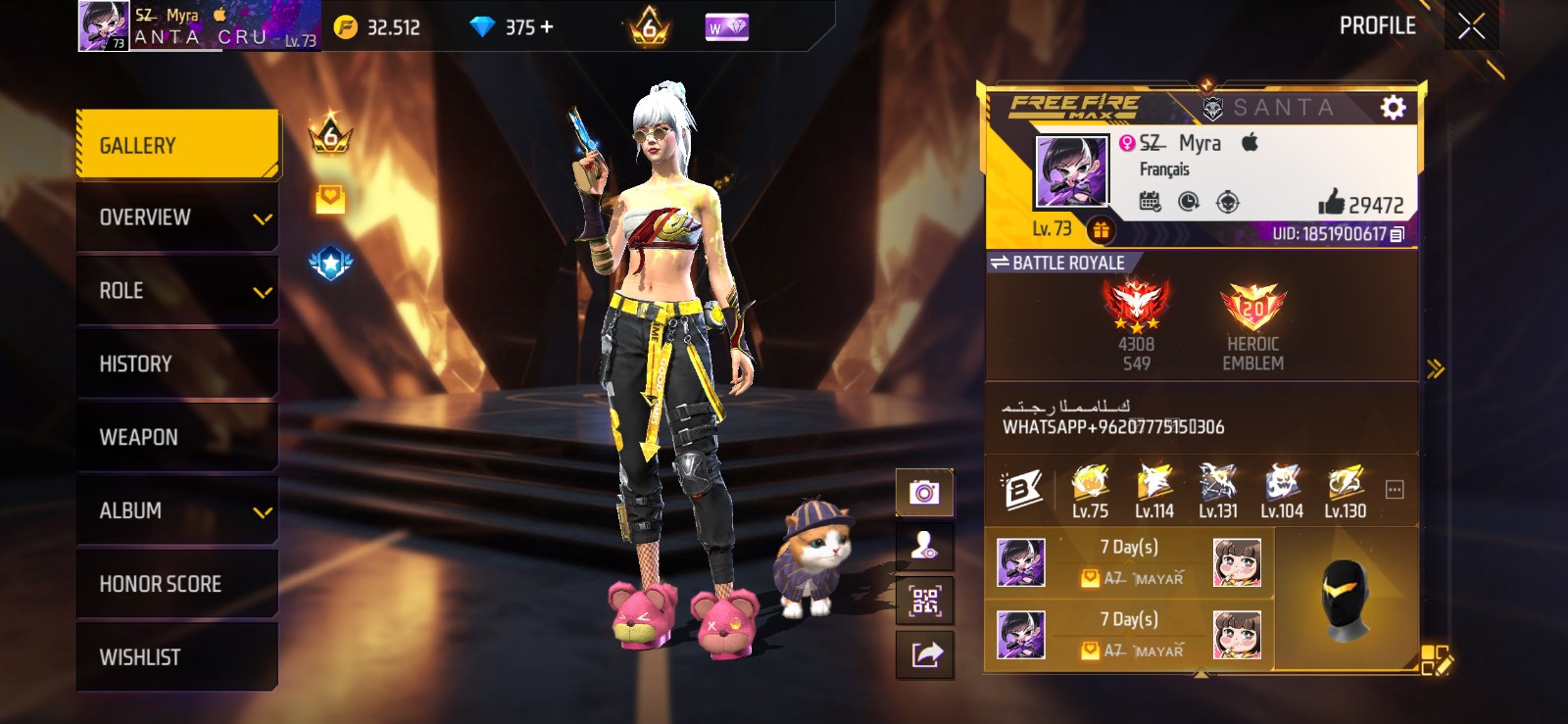The height and width of the screenshot is (724, 1568).
Task: Open the Gallery tab
Action: 177,145
